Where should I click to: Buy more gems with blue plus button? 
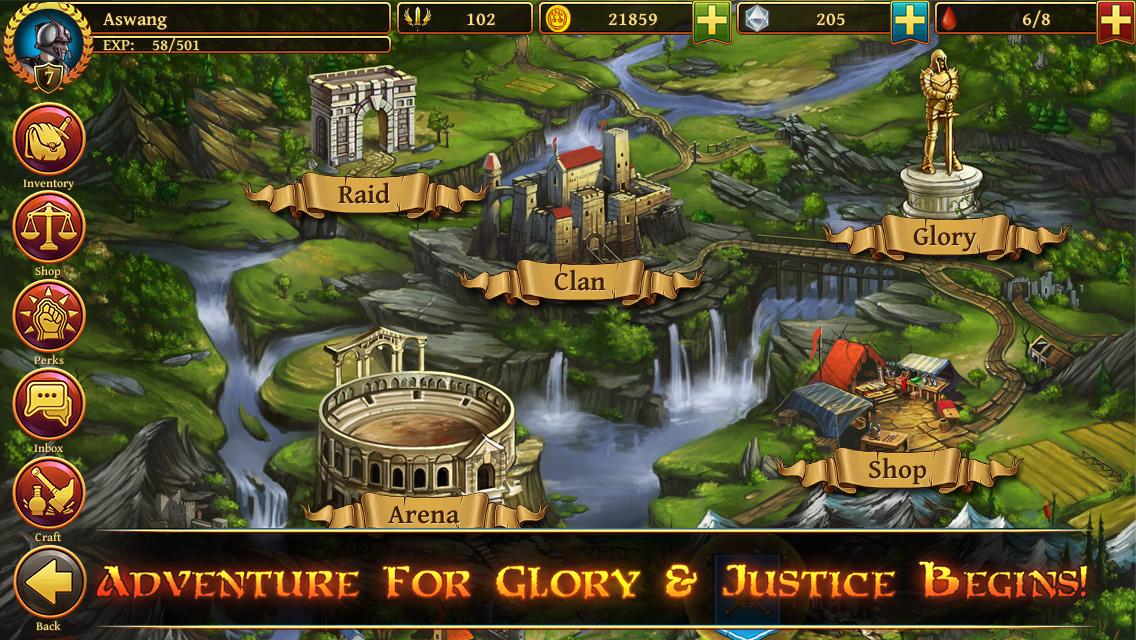pos(909,20)
